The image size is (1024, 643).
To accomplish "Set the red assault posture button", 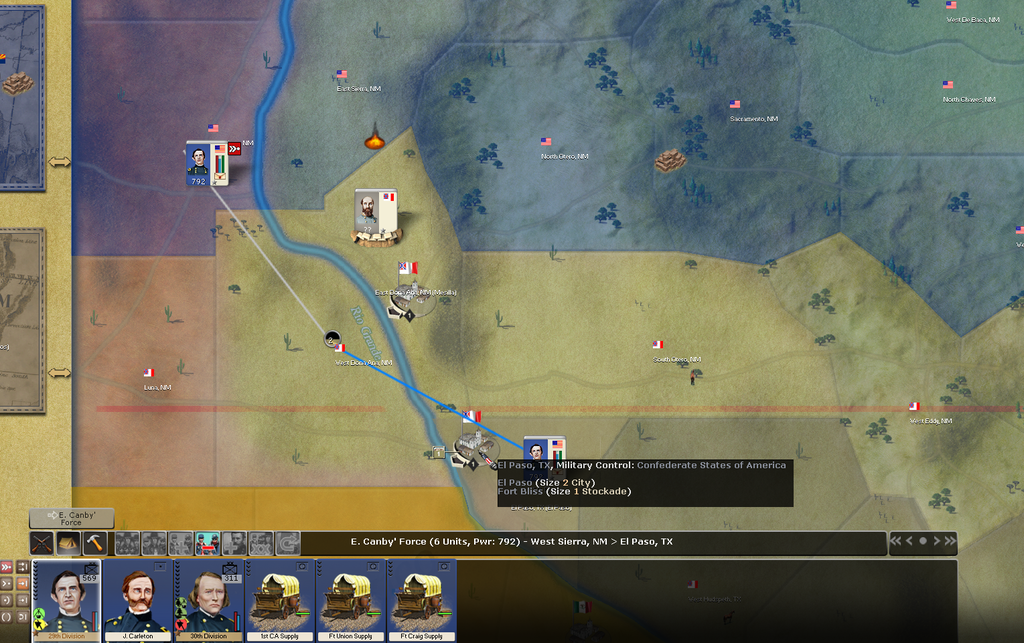I will click(x=8, y=567).
